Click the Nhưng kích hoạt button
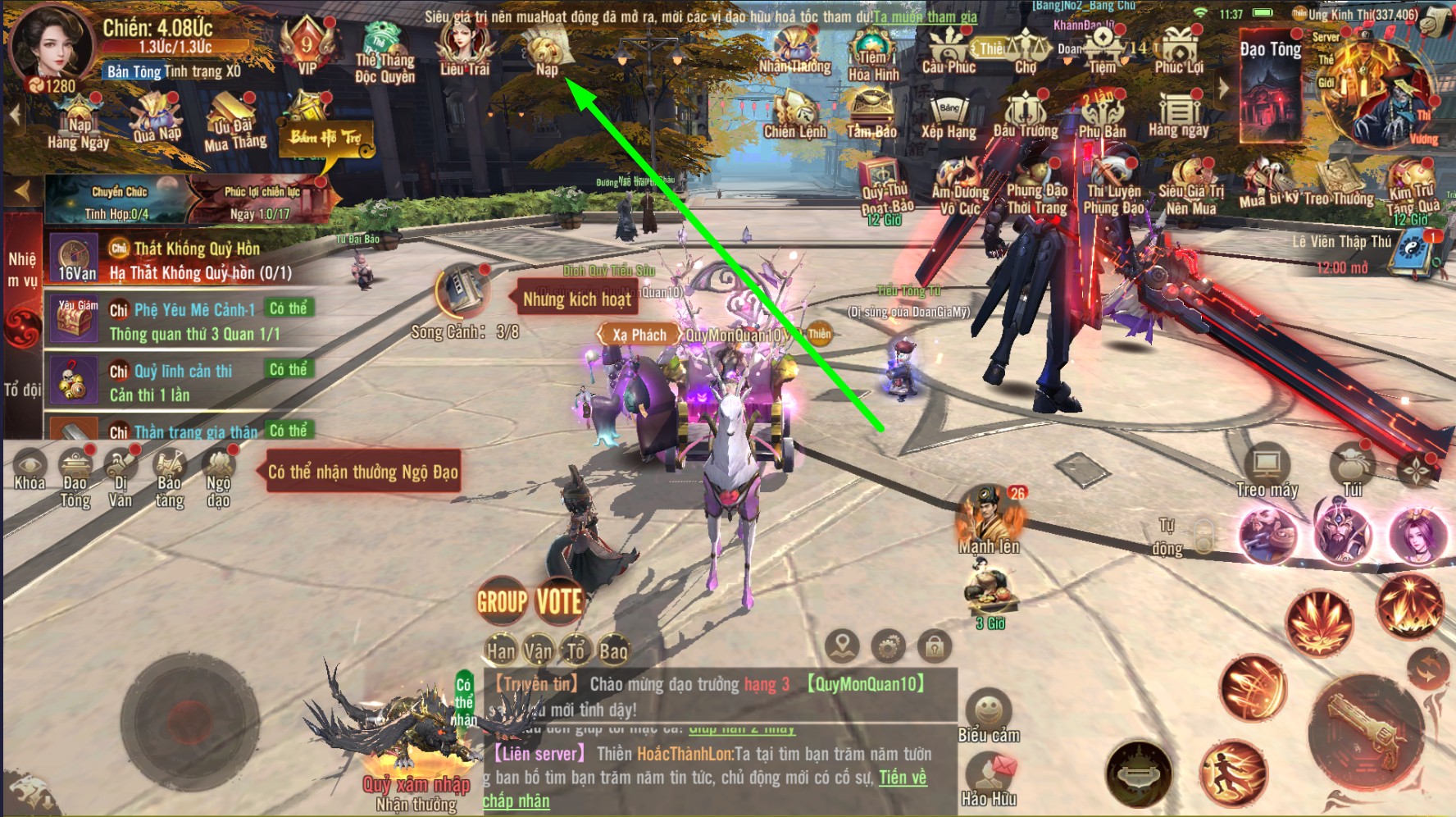 click(577, 299)
